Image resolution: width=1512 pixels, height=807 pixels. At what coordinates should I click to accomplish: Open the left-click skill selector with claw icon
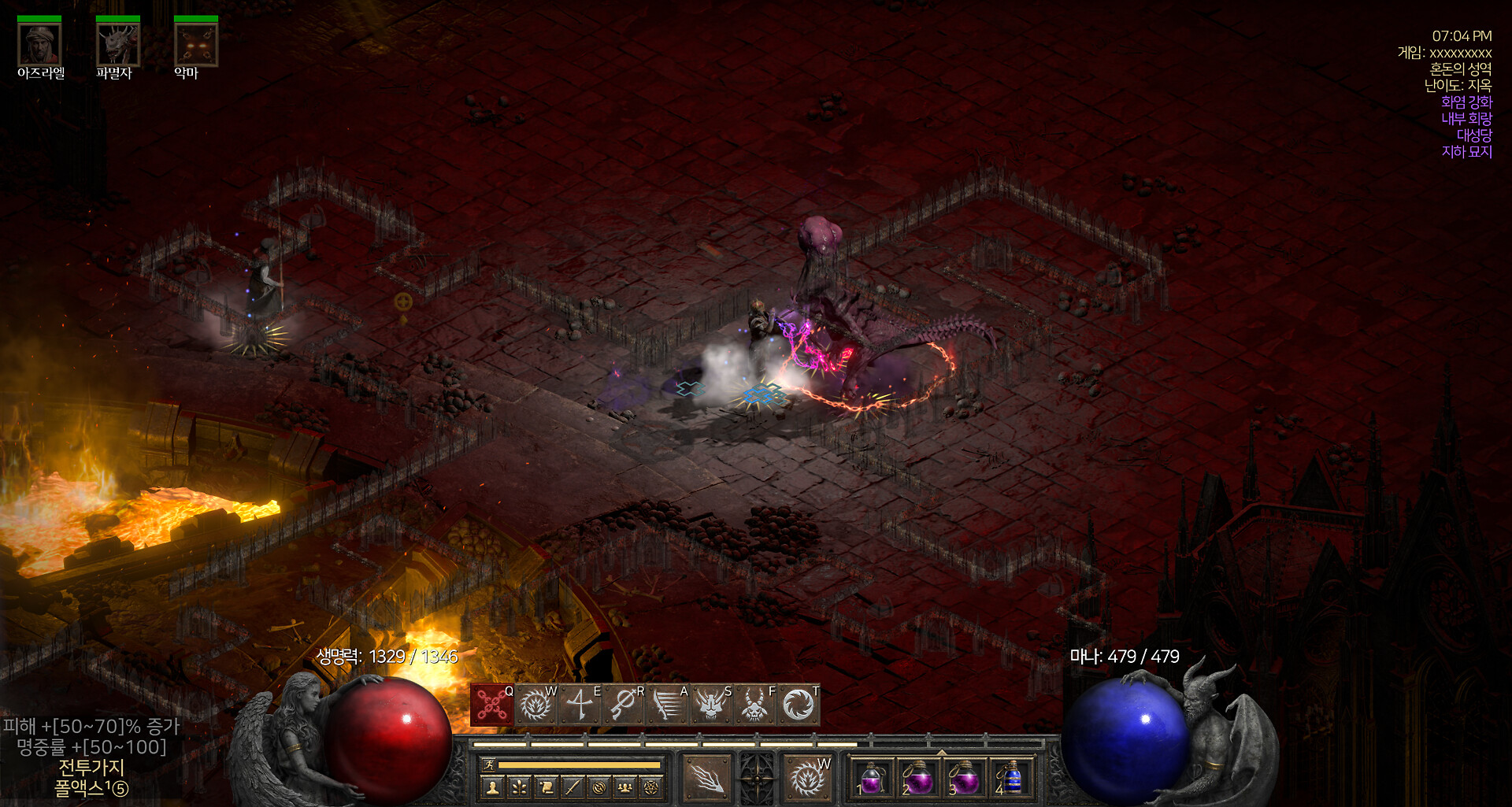point(706,778)
